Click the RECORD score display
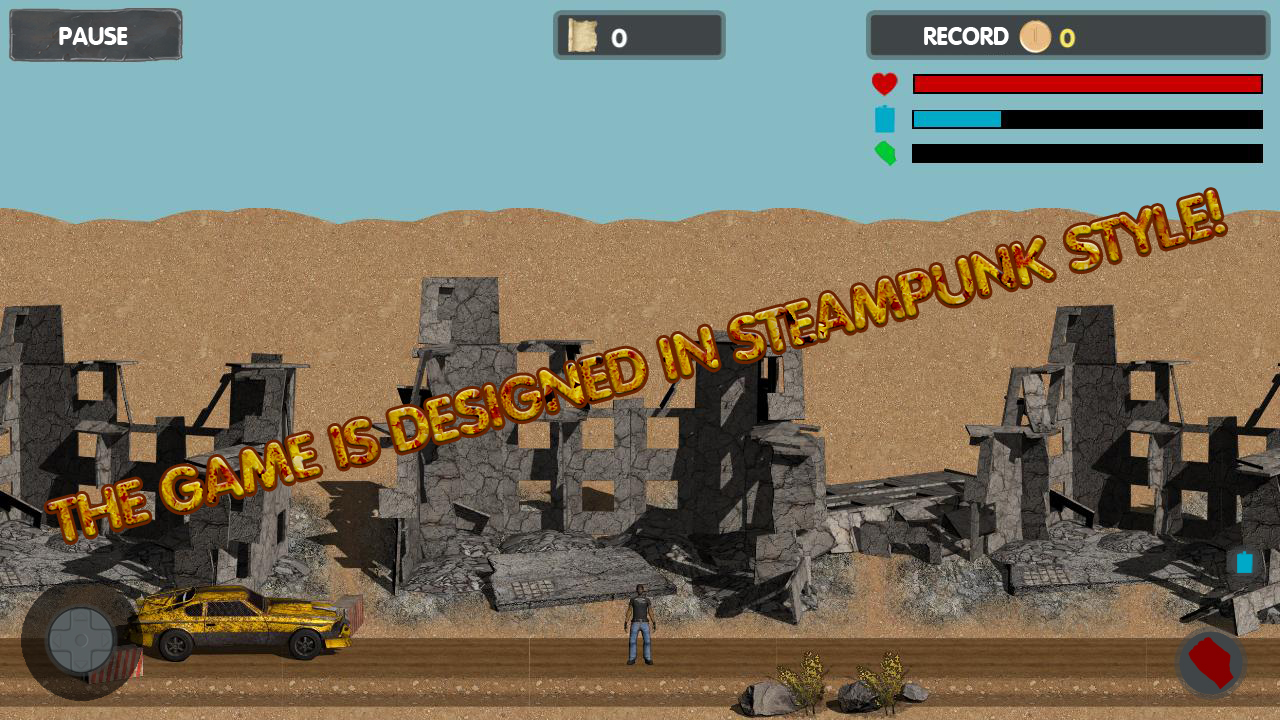1280x720 pixels. [1067, 37]
